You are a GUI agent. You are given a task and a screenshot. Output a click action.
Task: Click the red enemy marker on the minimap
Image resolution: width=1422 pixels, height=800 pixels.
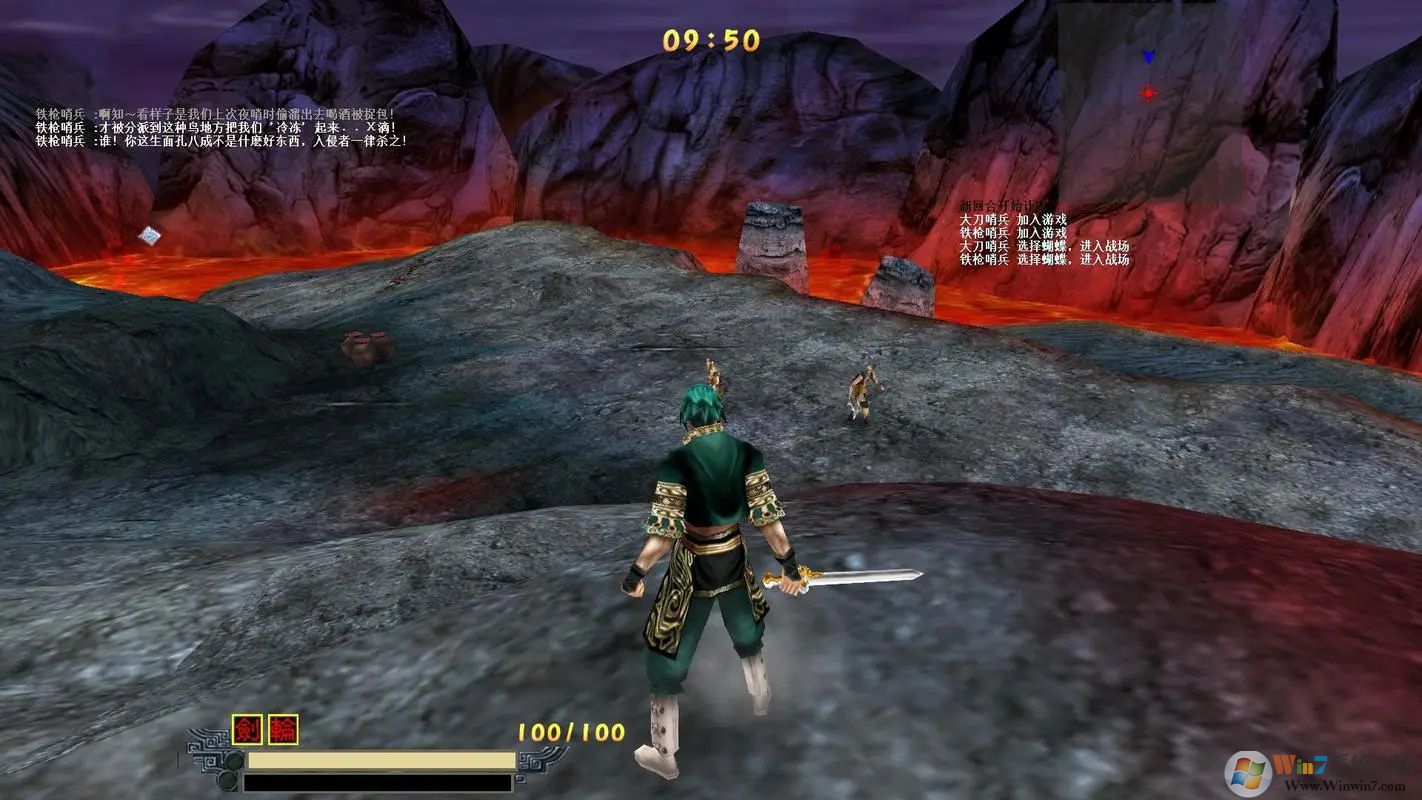click(x=1148, y=94)
